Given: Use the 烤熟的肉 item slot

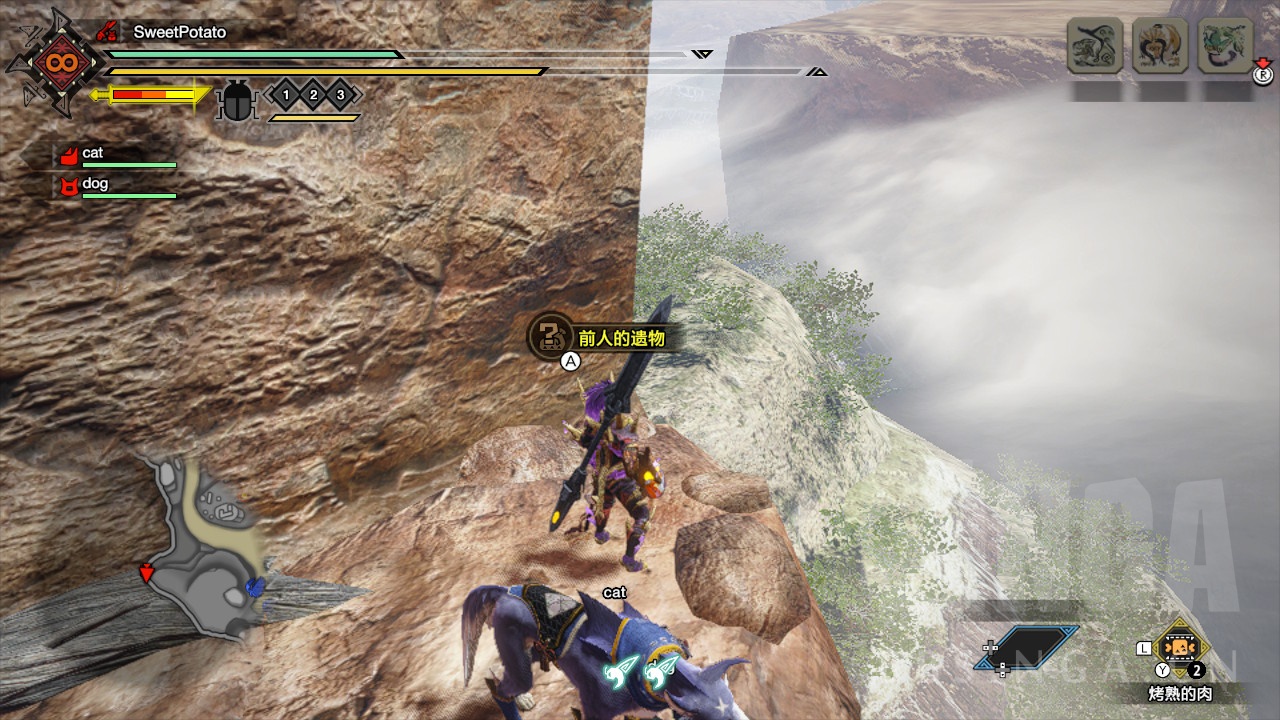Looking at the screenshot, I should point(1181,647).
